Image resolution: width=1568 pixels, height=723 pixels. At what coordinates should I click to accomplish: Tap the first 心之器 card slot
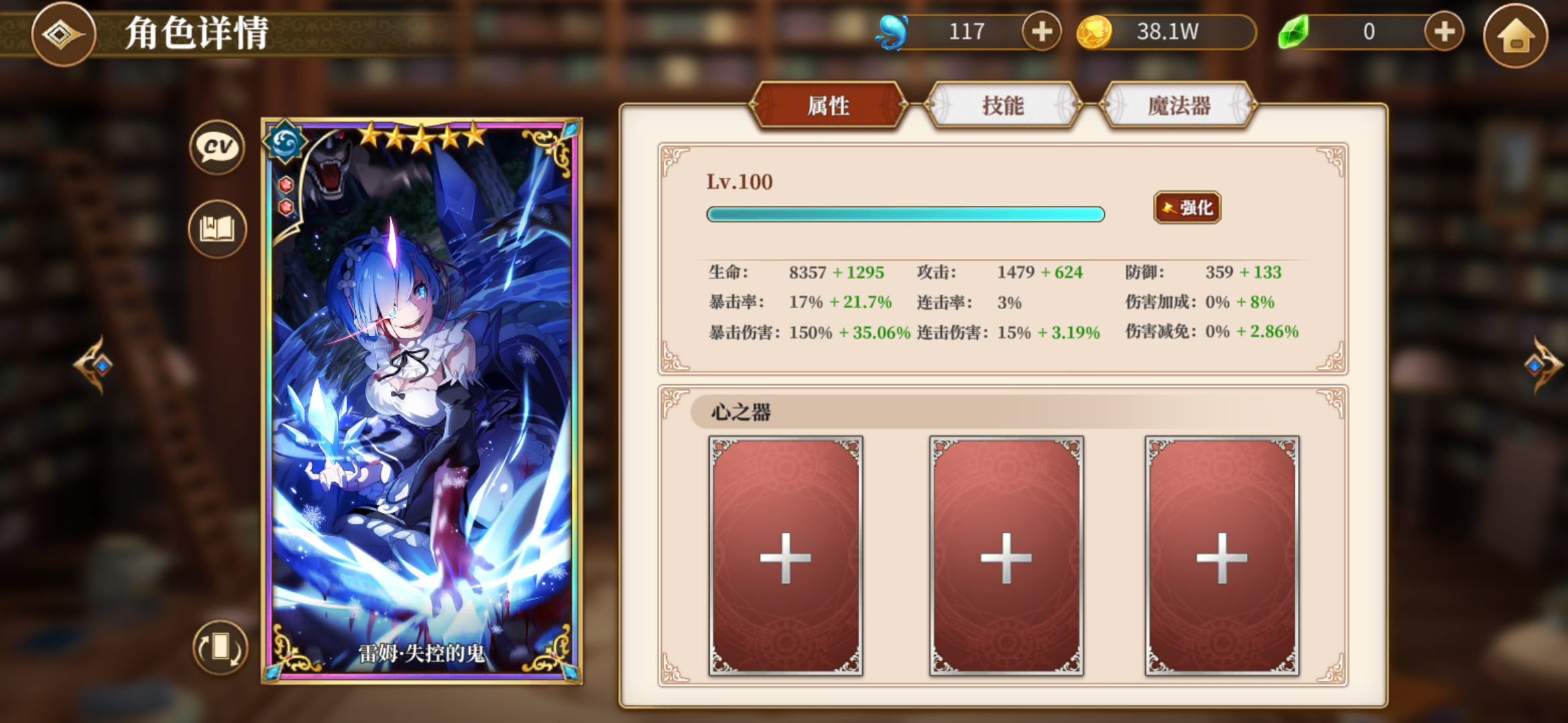click(x=786, y=557)
